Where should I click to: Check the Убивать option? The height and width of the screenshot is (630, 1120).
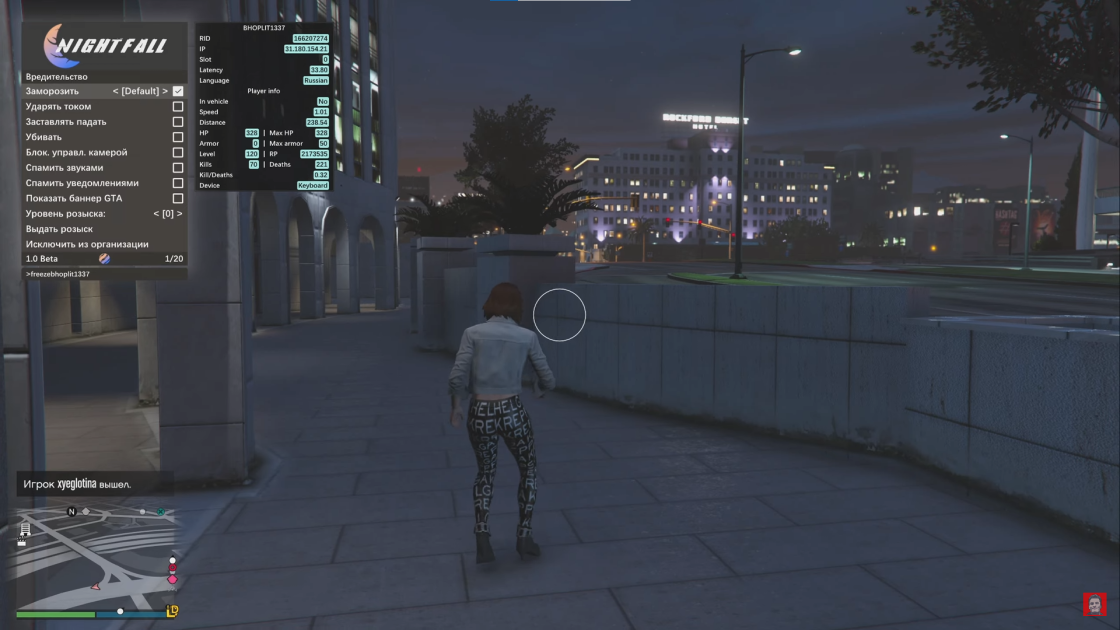click(x=178, y=137)
